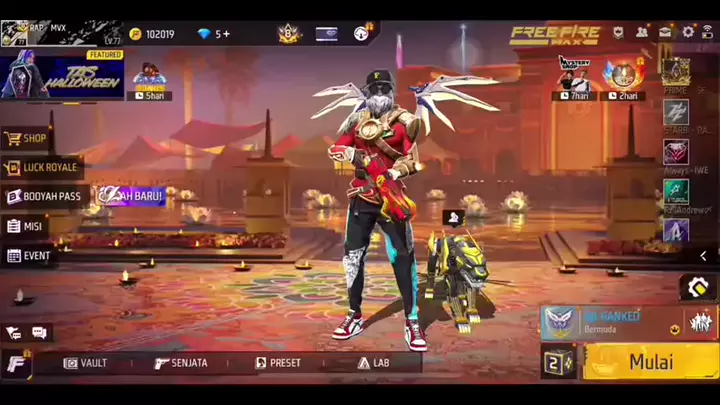Open the Vault
Viewport: 720px width, 405px height.
[86, 362]
